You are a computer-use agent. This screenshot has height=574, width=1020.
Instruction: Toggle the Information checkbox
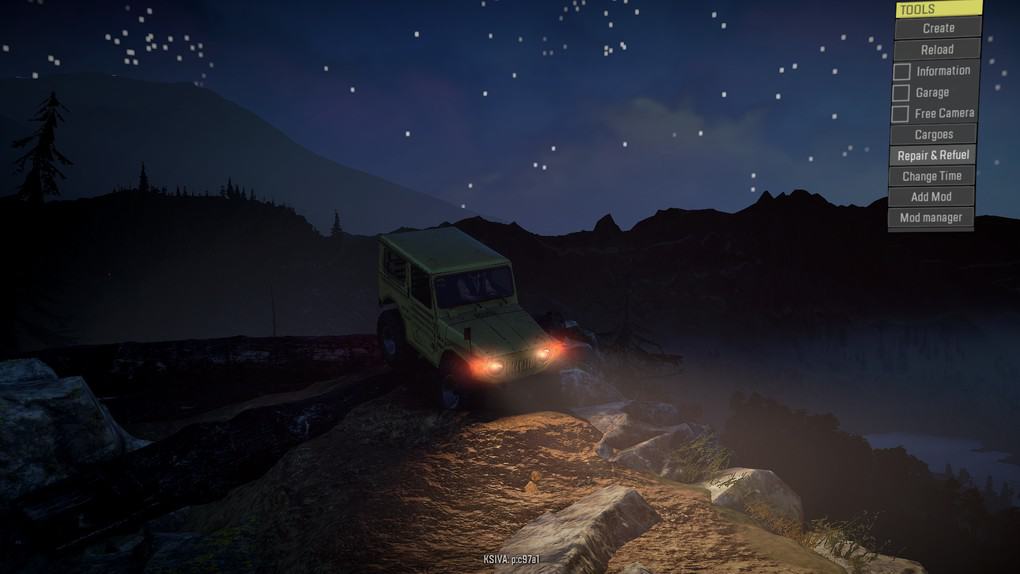click(902, 71)
